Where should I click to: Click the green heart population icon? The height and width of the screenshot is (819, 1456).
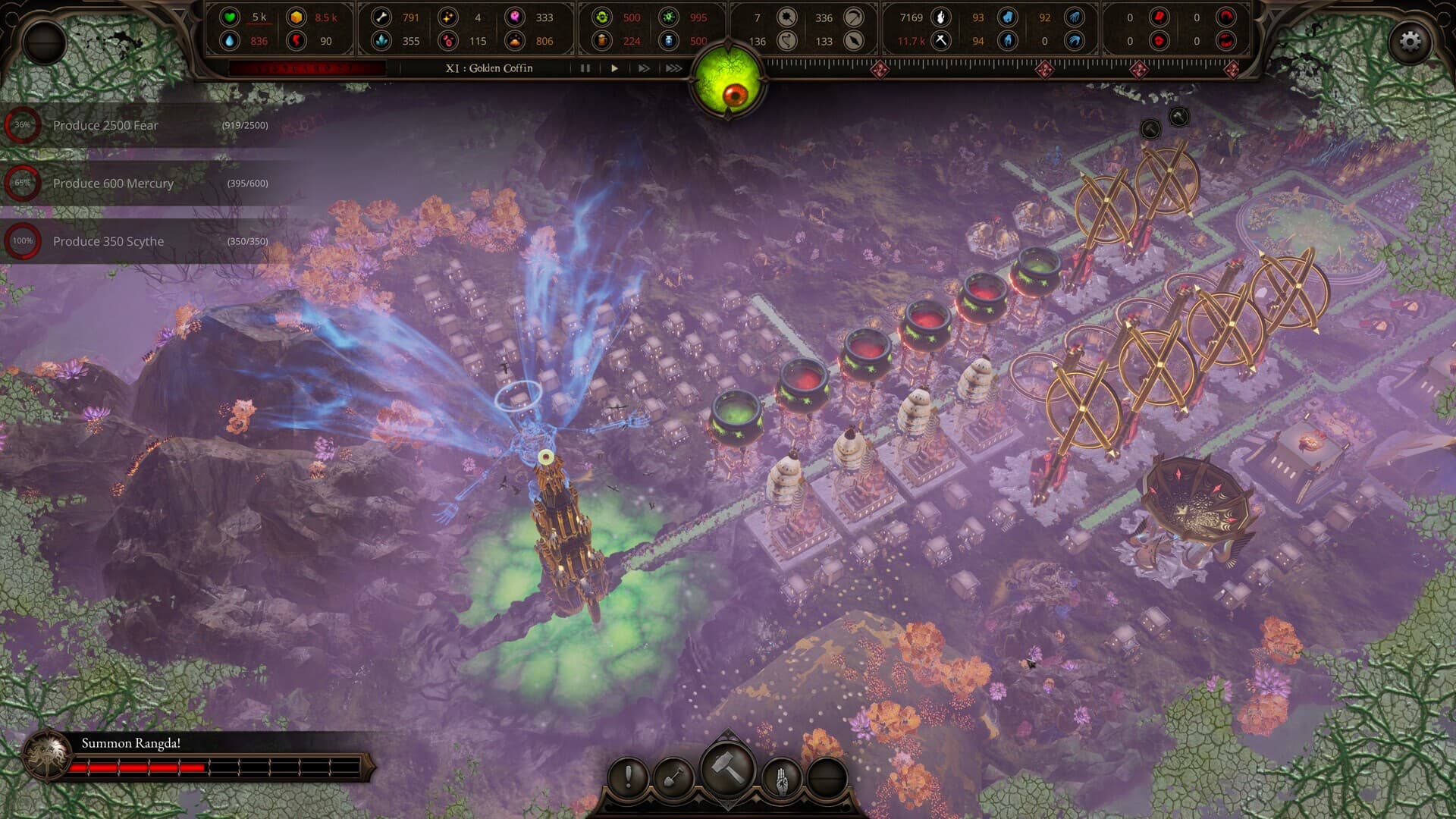(230, 17)
